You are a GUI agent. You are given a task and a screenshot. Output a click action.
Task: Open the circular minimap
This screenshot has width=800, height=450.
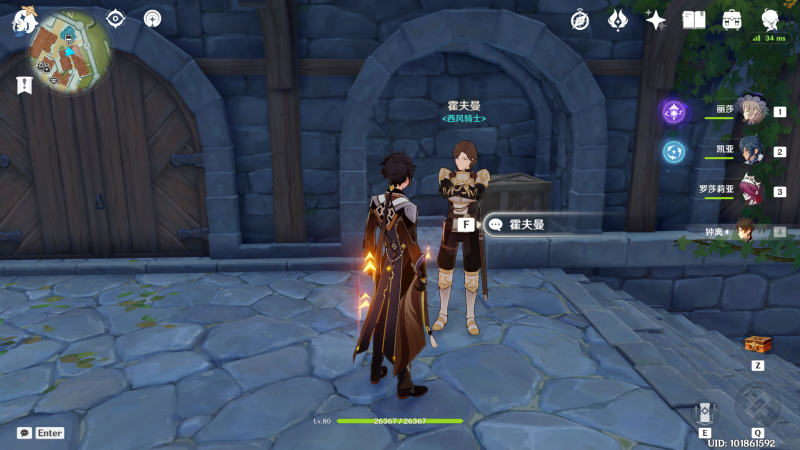[70, 50]
